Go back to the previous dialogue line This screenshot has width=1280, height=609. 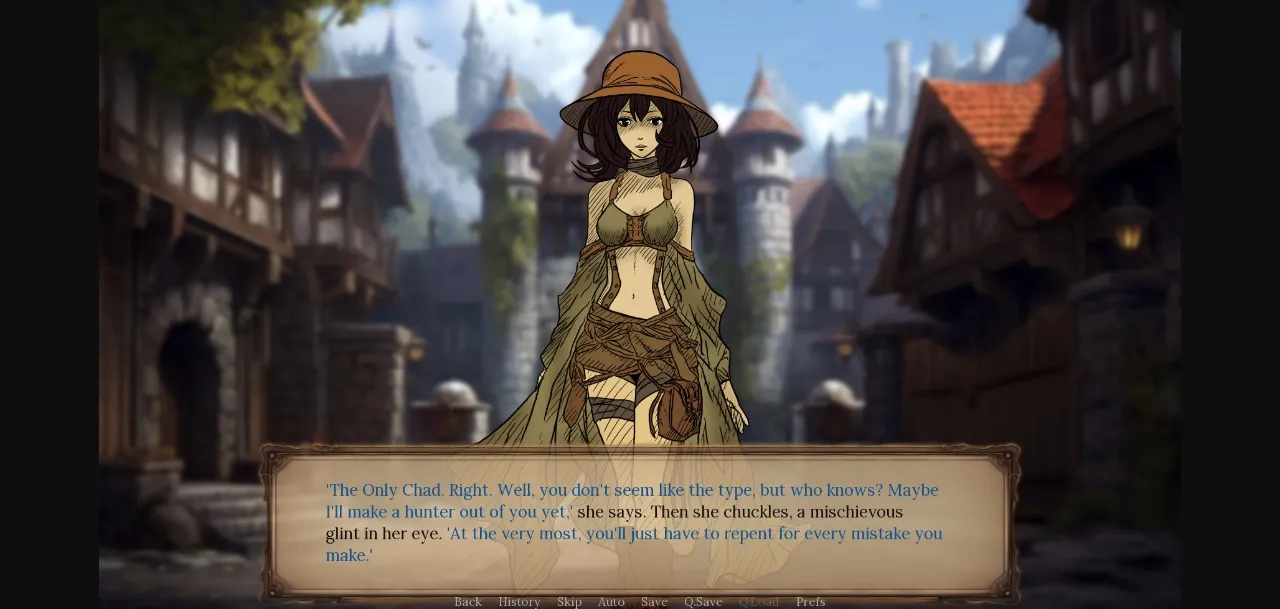point(468,602)
